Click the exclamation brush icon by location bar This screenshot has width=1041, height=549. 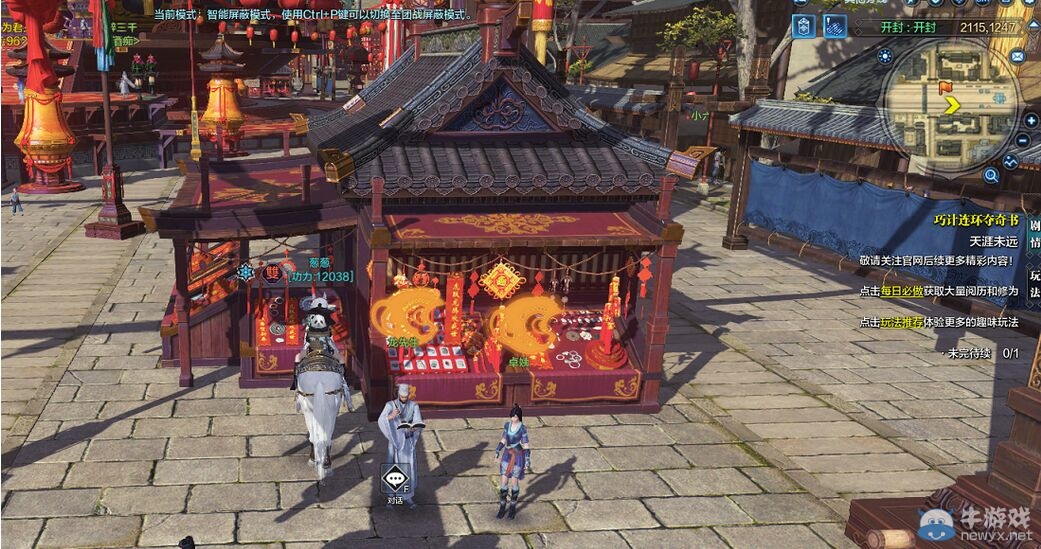(835, 27)
